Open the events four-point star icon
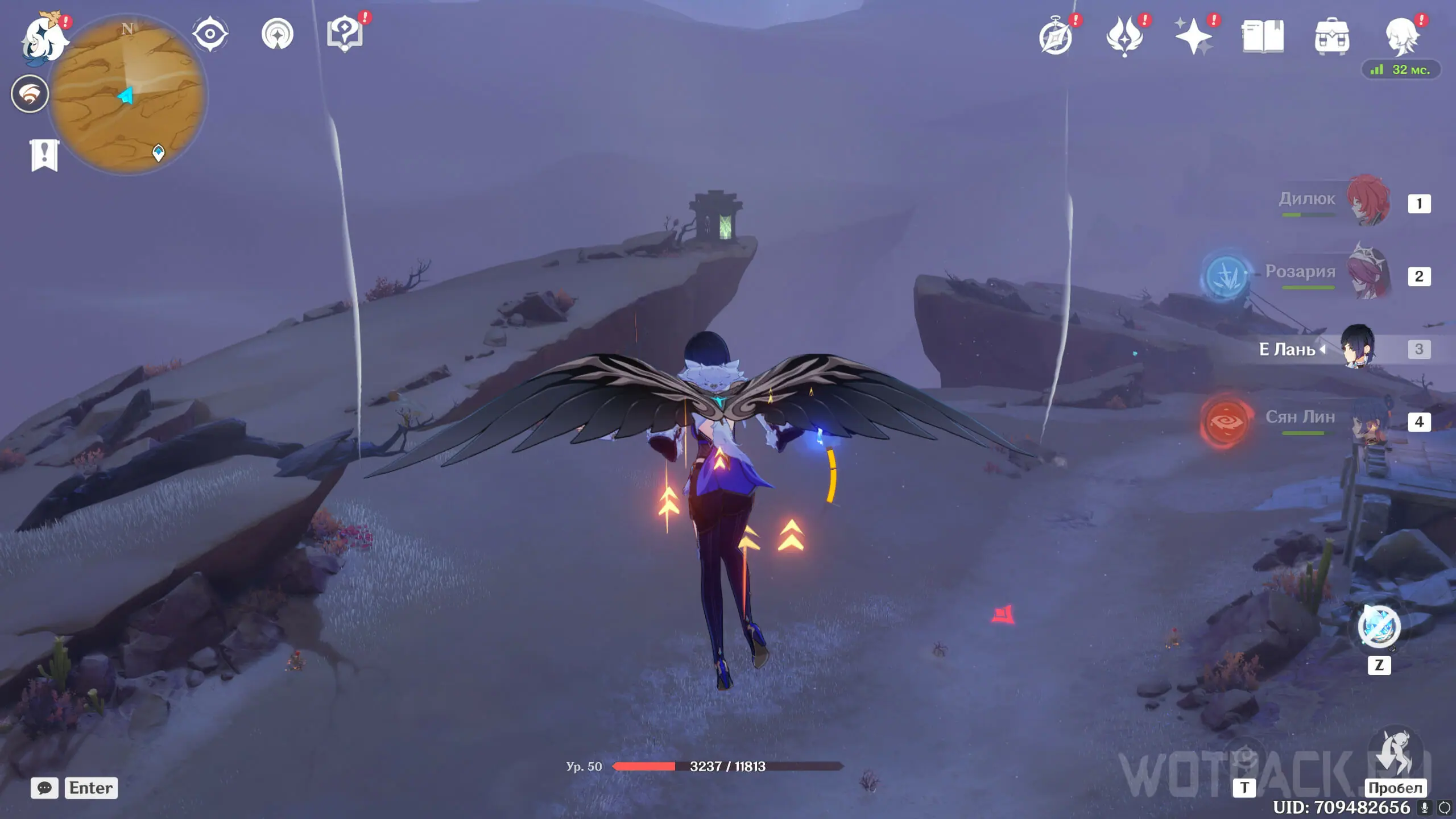The height and width of the screenshot is (819, 1456). pos(1194,36)
